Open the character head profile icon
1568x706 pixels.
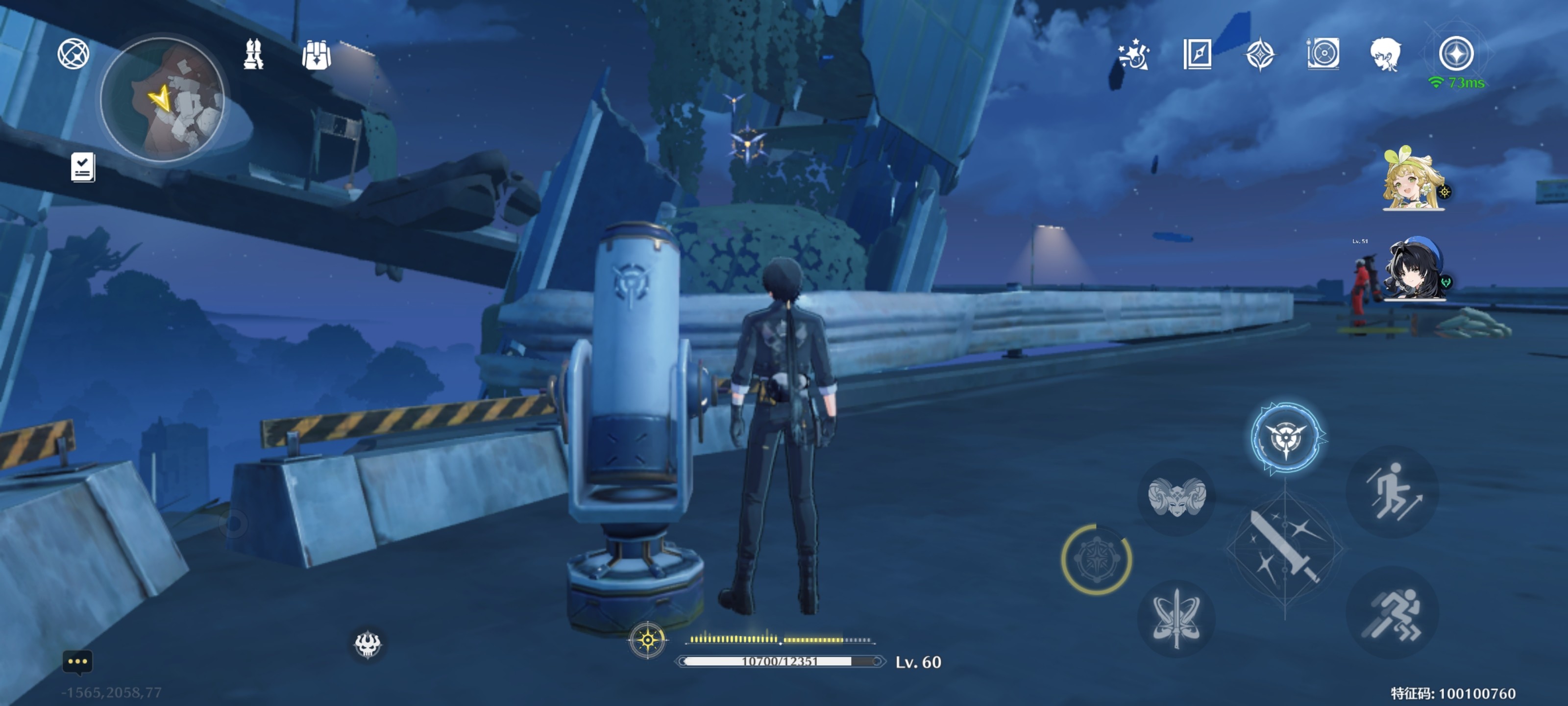pyautogui.click(x=1385, y=54)
